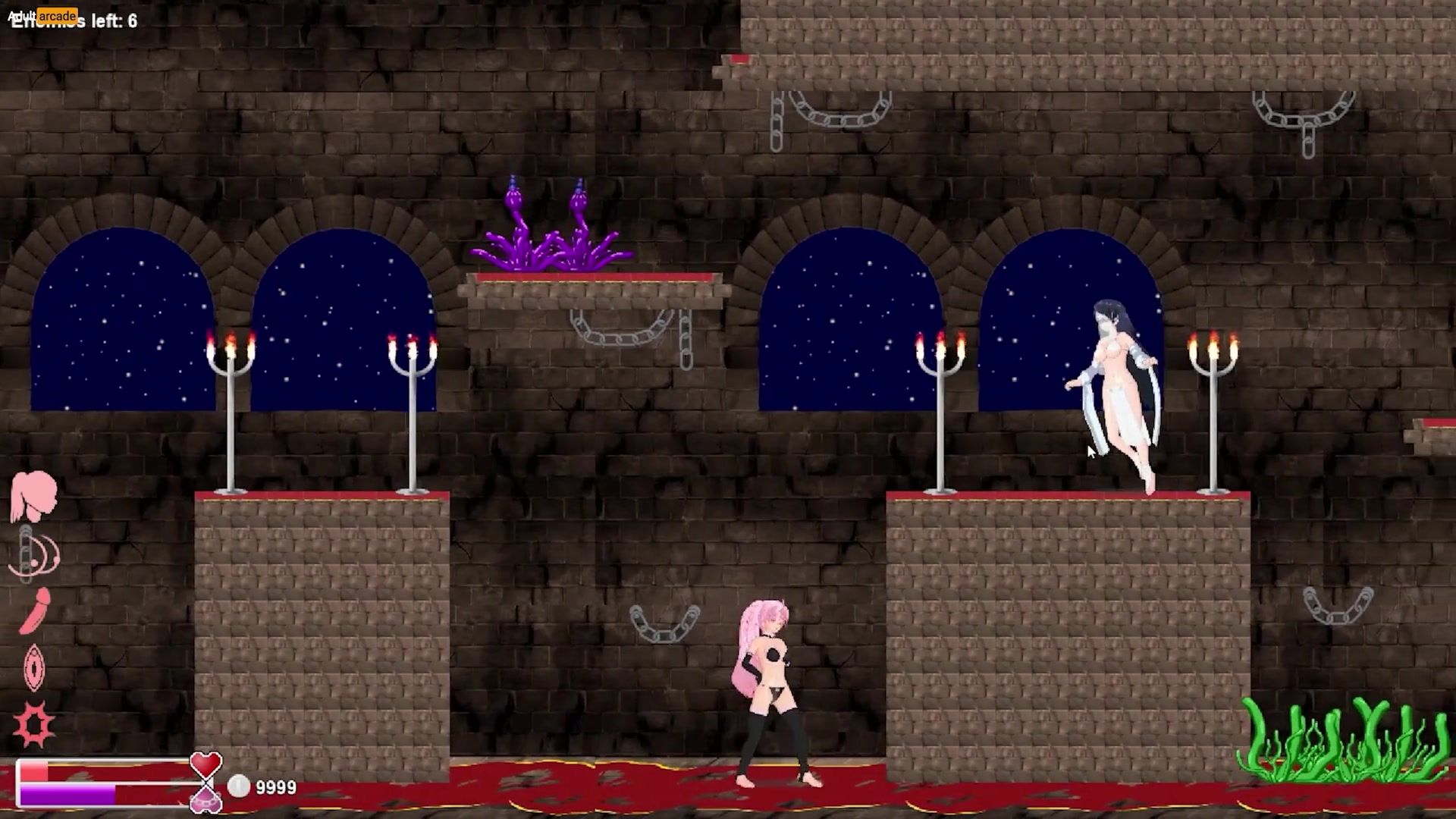Open the Adult arcade watermark logo
Image resolution: width=1456 pixels, height=819 pixels.
[x=43, y=15]
